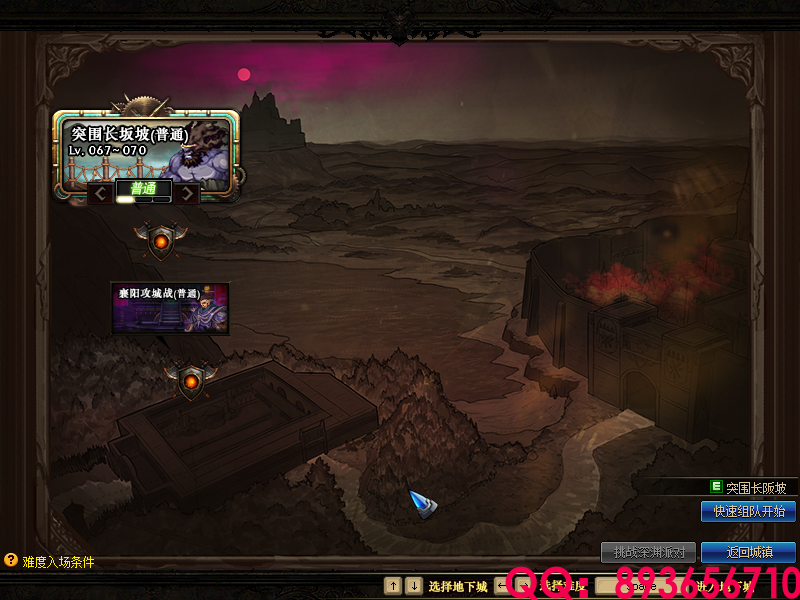Image resolution: width=800 pixels, height=600 pixels.
Task: Click the lower shield dungeon marker
Action: coord(191,381)
